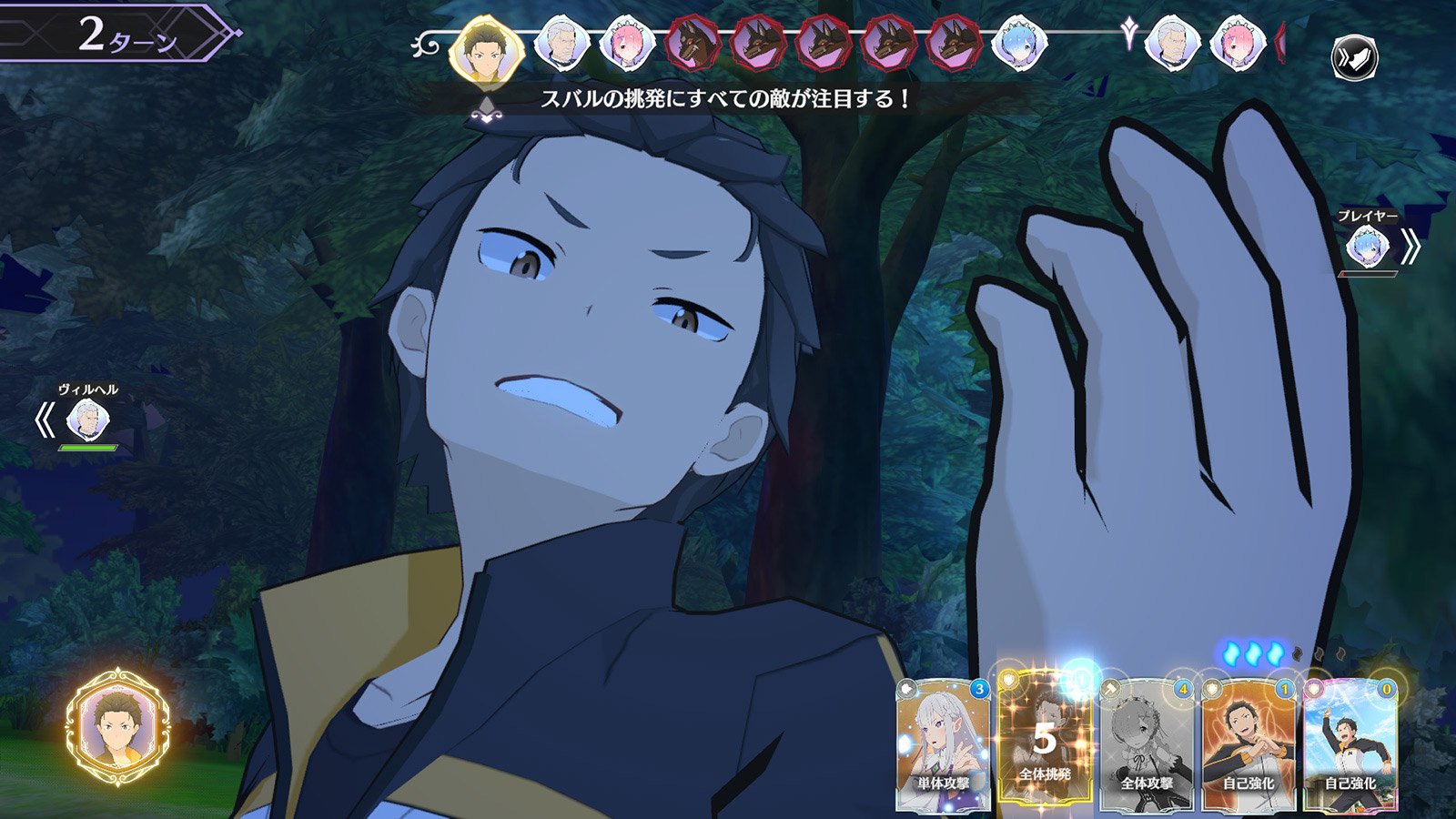Select the プレイヤー Rem portrait with right arrows
The height and width of the screenshot is (819, 1456).
tap(1367, 247)
